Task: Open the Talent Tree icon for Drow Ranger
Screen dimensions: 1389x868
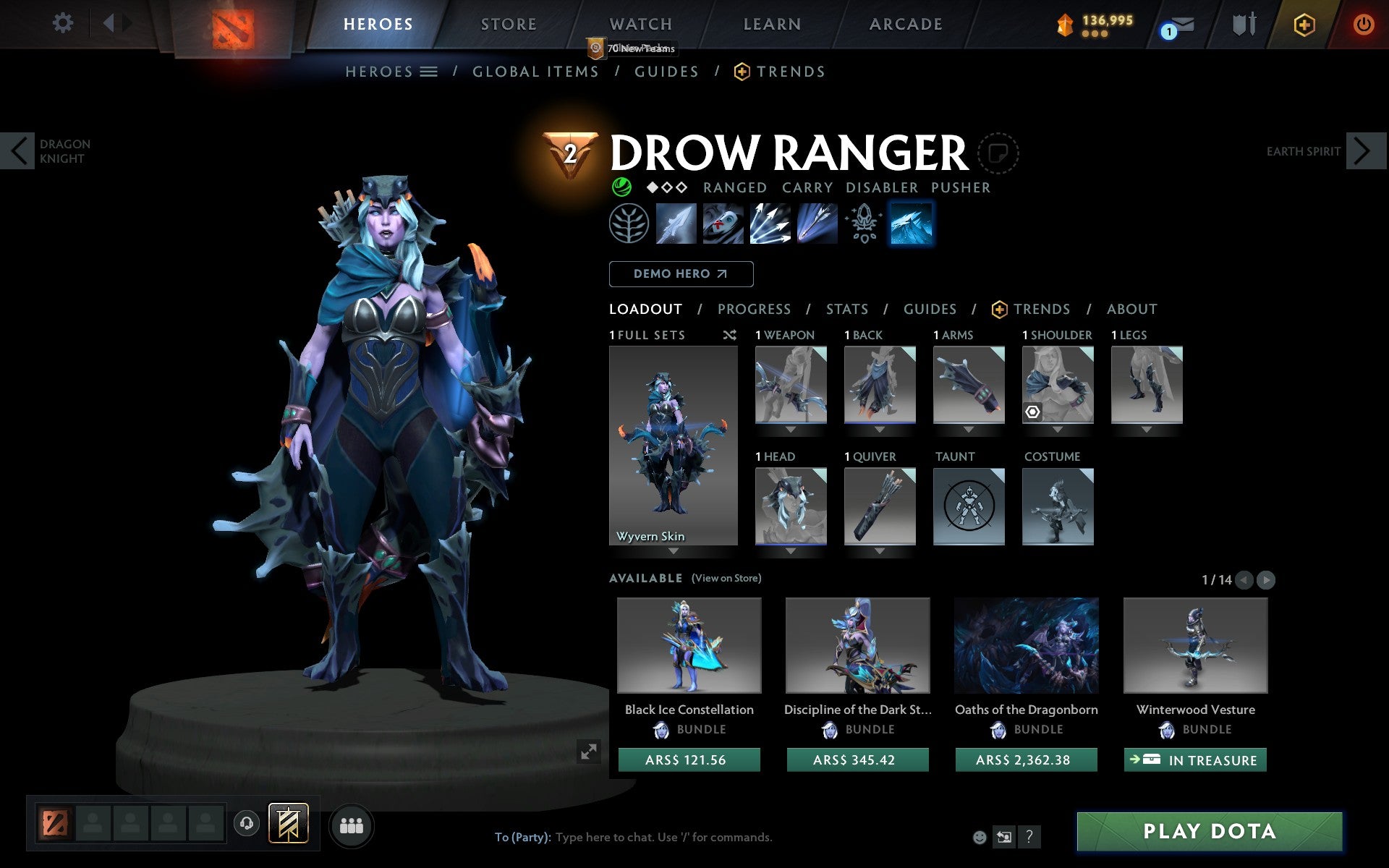Action: coord(629,224)
